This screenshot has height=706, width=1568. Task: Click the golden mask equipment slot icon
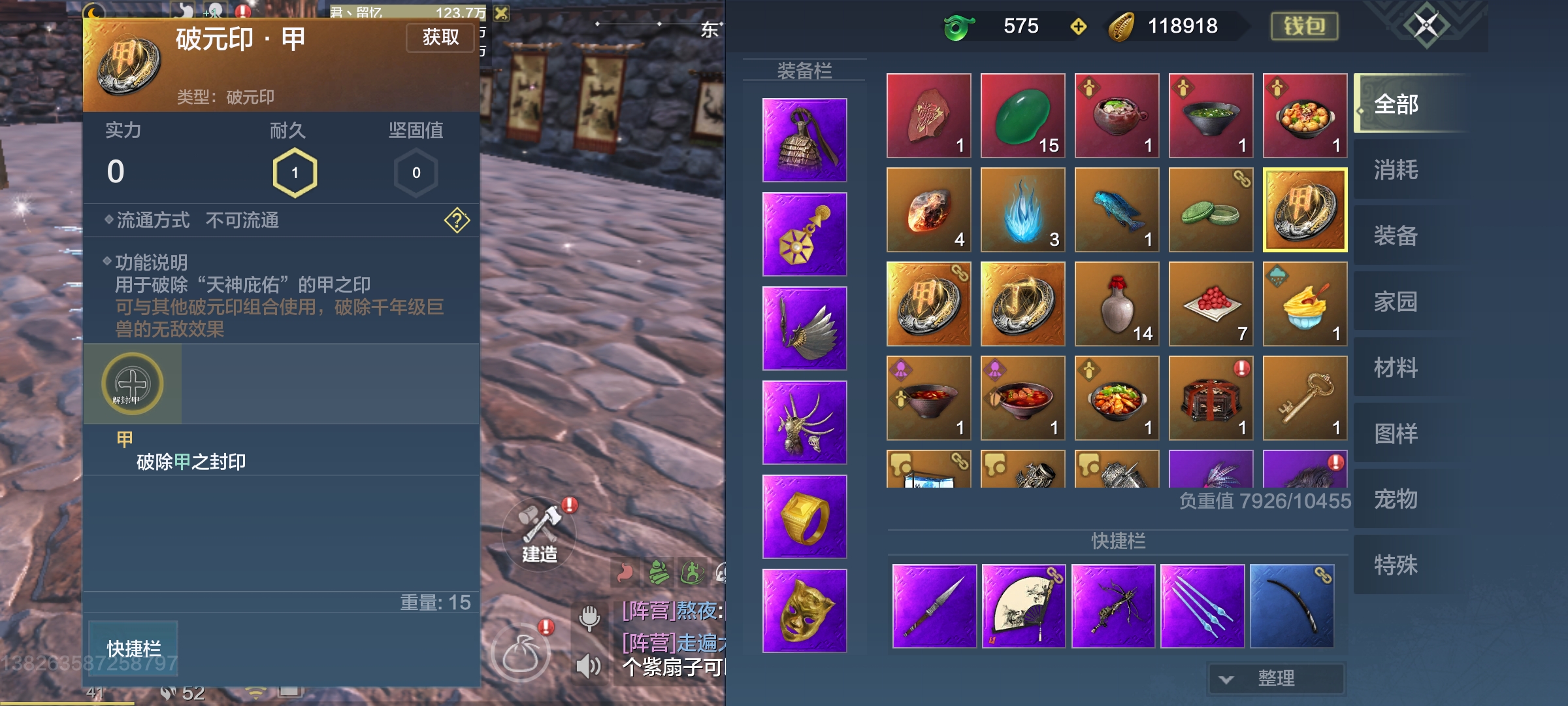point(804,611)
